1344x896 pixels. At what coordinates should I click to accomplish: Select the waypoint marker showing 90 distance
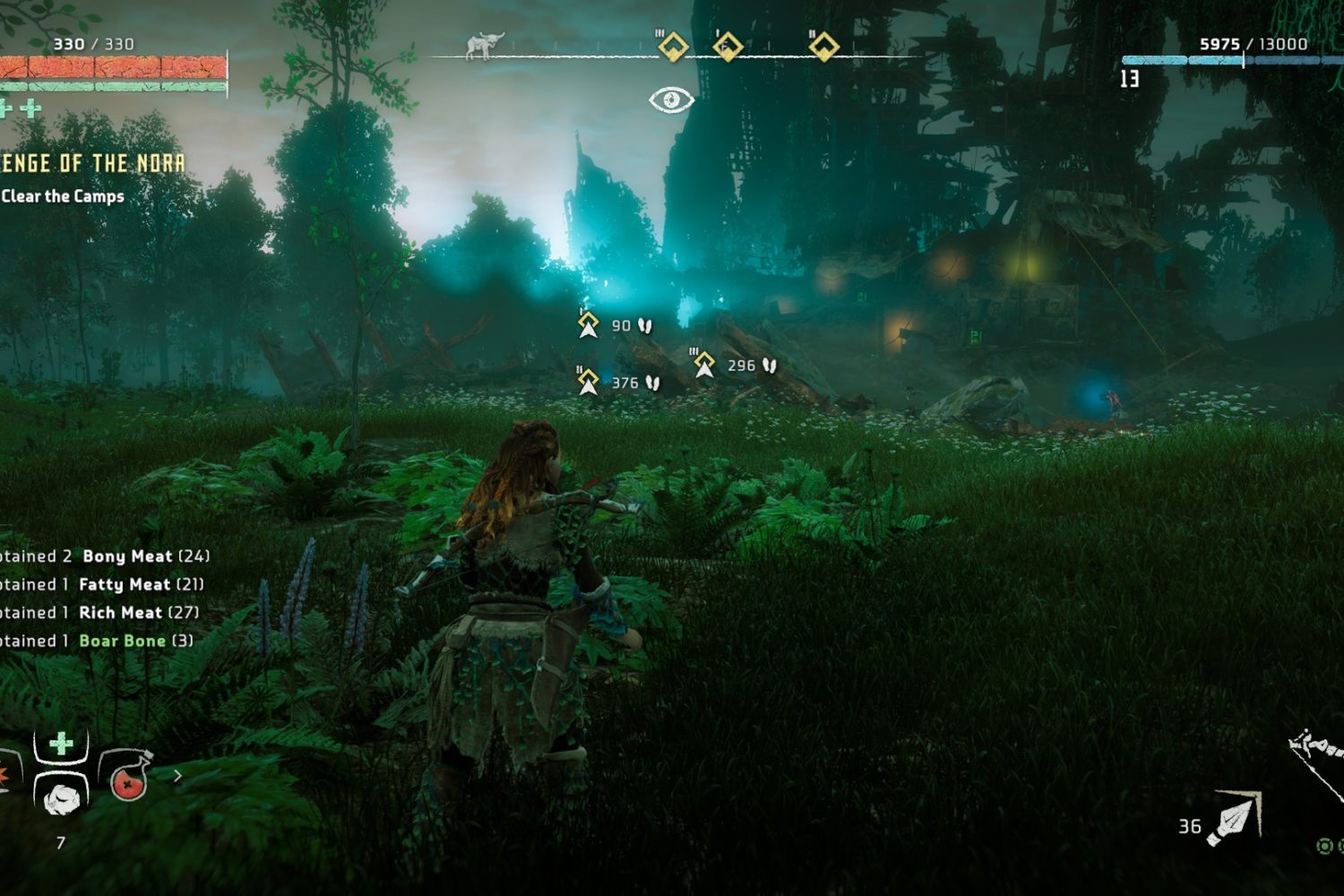[589, 324]
